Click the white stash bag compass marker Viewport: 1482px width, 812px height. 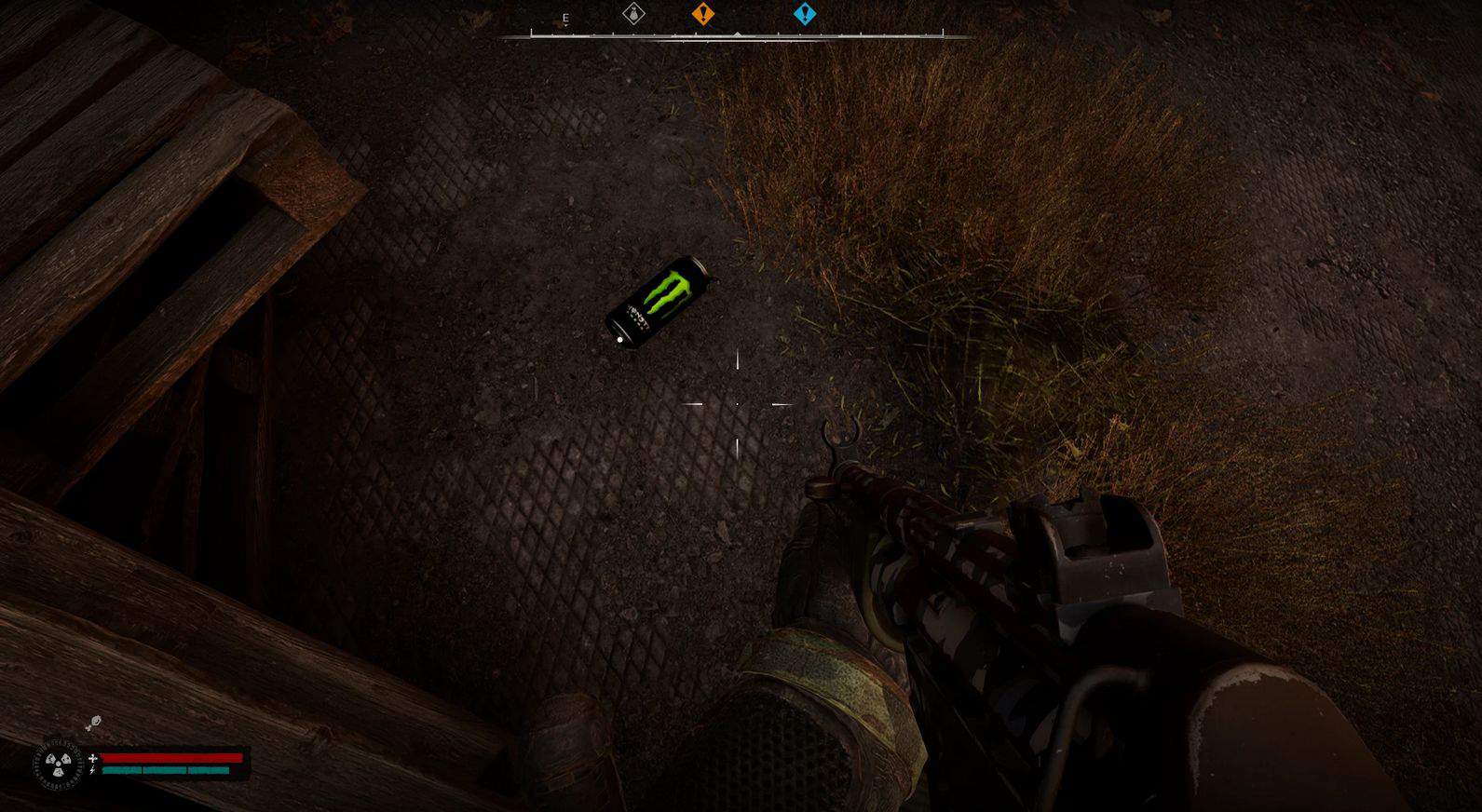coord(633,14)
